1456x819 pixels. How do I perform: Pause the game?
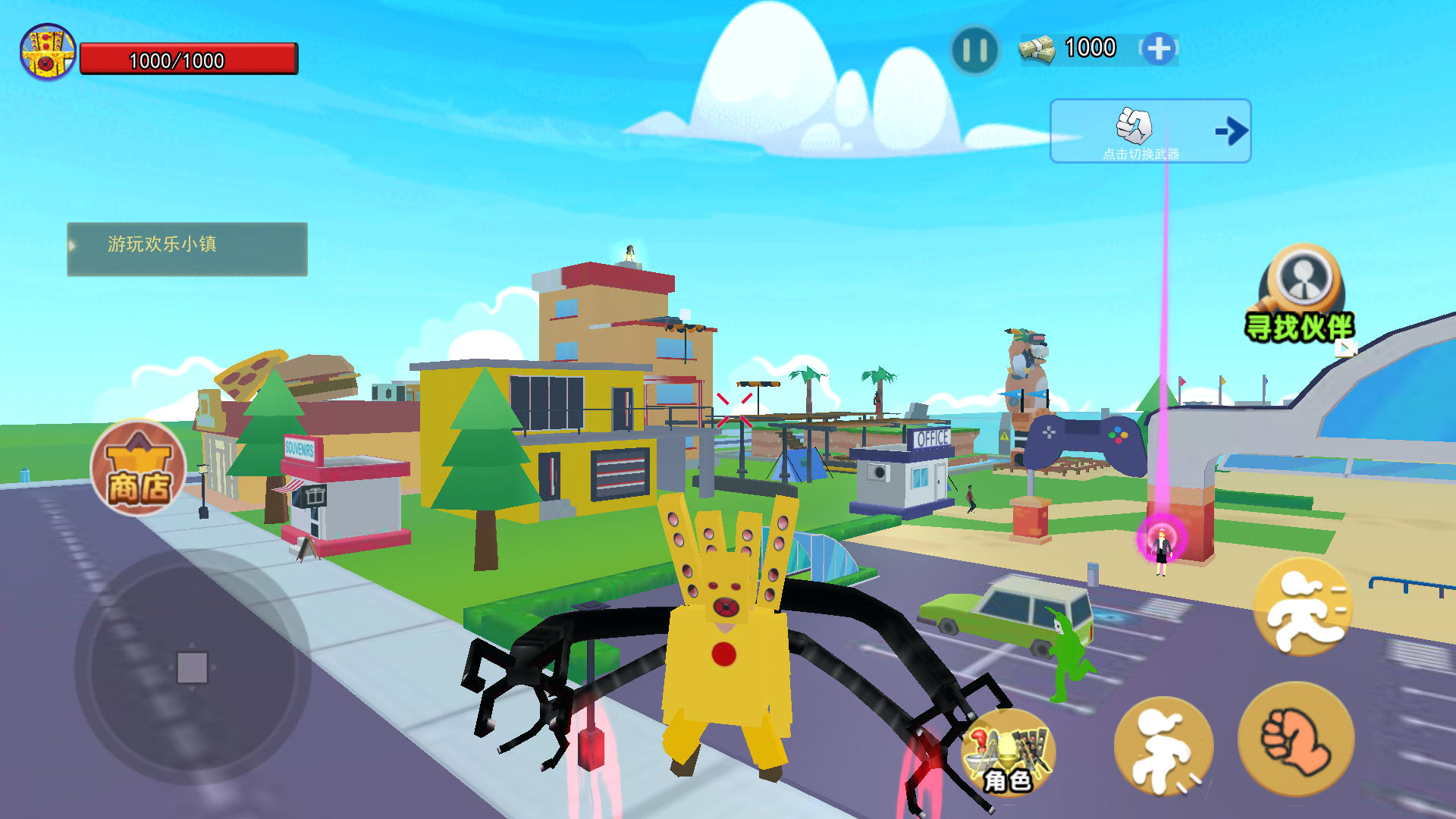click(974, 51)
